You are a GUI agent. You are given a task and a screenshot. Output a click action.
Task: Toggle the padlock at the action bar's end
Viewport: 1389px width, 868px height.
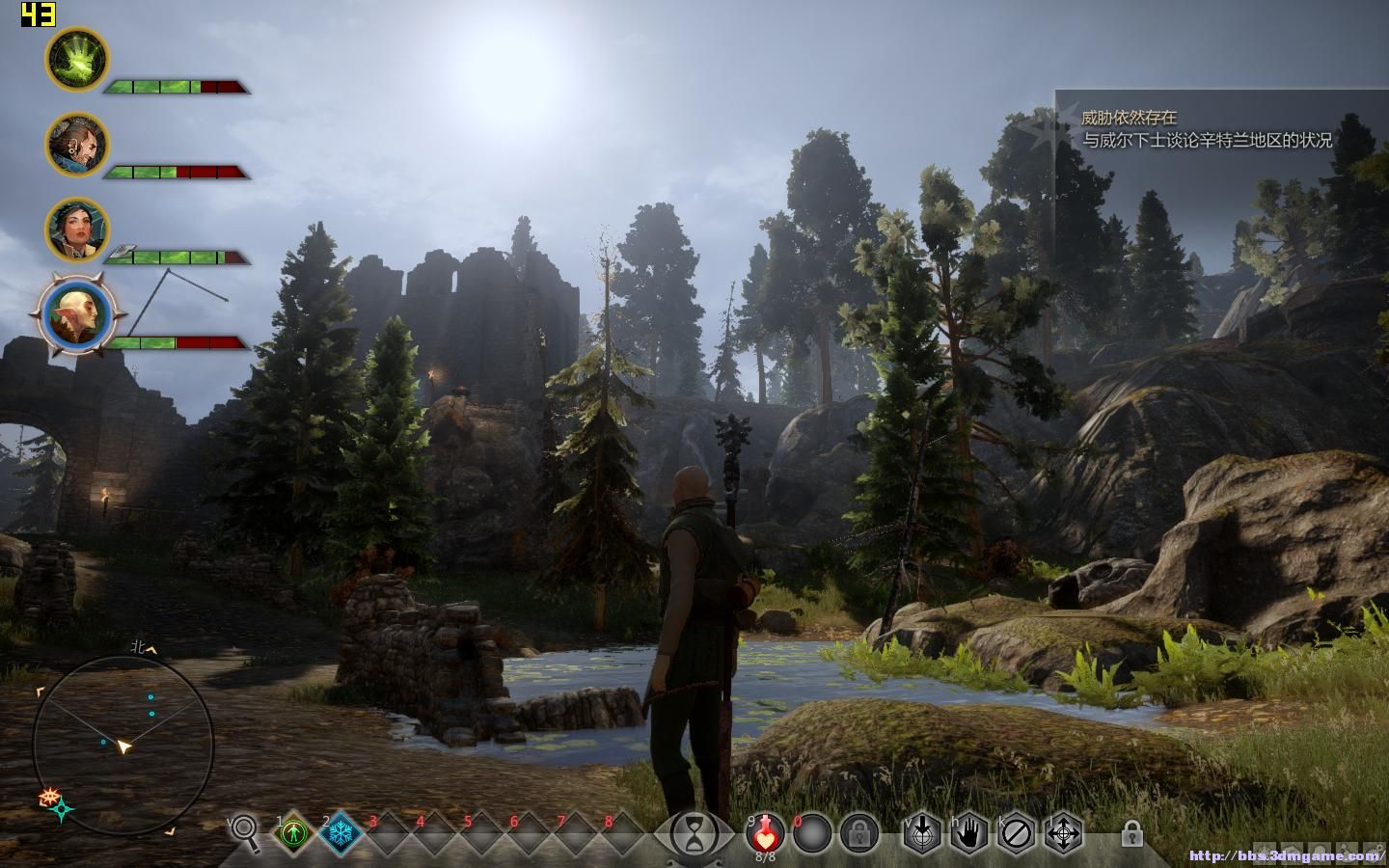[x=1132, y=832]
